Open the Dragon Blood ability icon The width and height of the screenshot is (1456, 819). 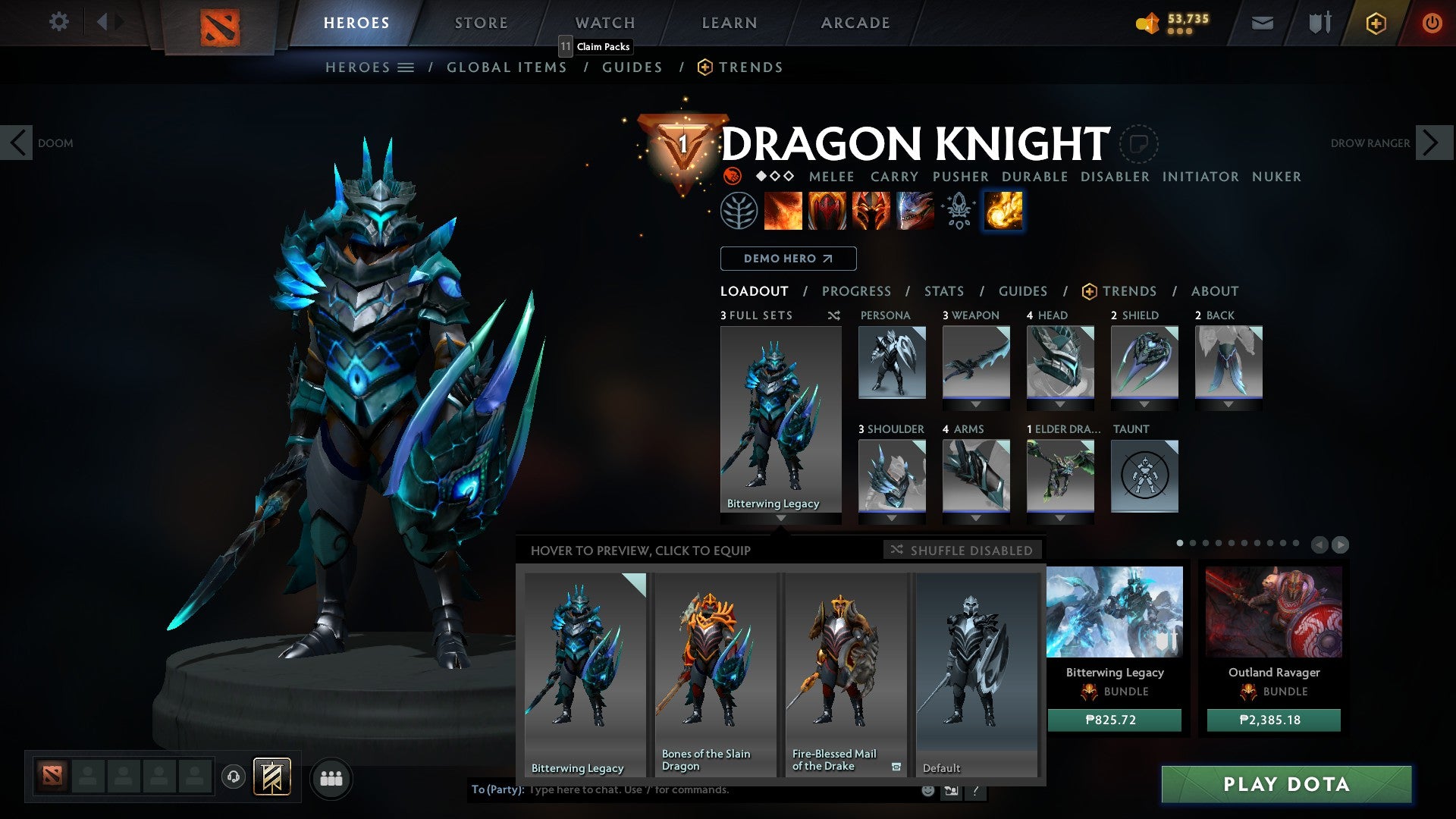pyautogui.click(x=826, y=211)
